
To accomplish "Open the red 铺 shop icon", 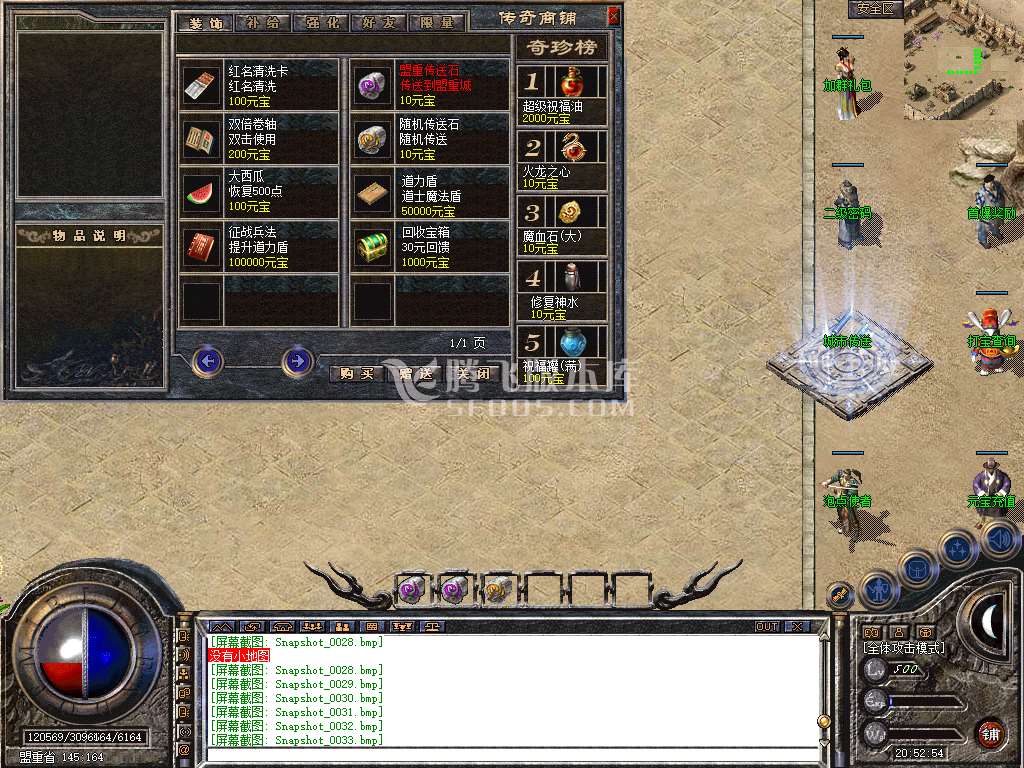I will (990, 733).
